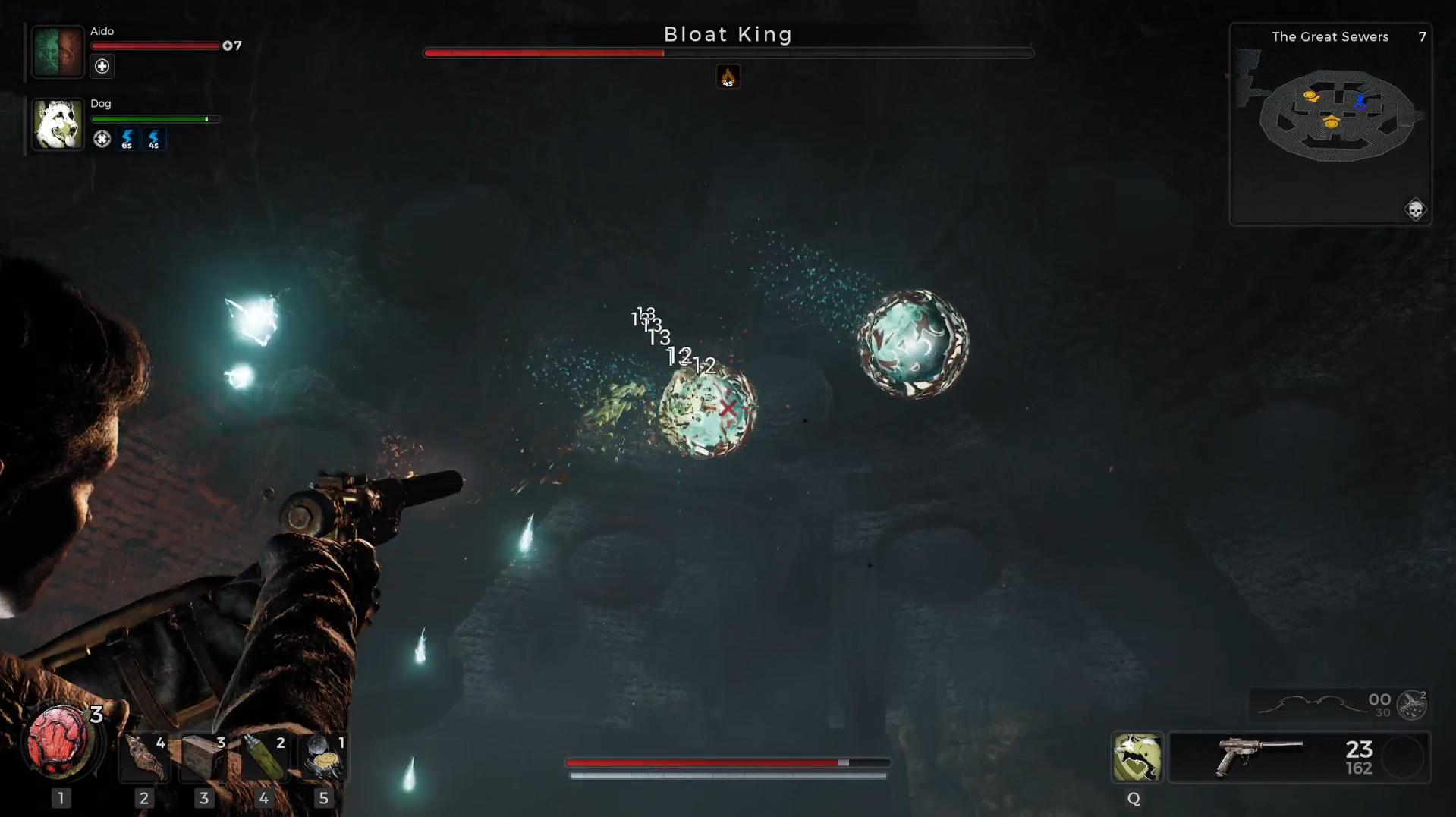Click Dog's green health bar
Image resolution: width=1456 pixels, height=817 pixels.
pyautogui.click(x=154, y=119)
